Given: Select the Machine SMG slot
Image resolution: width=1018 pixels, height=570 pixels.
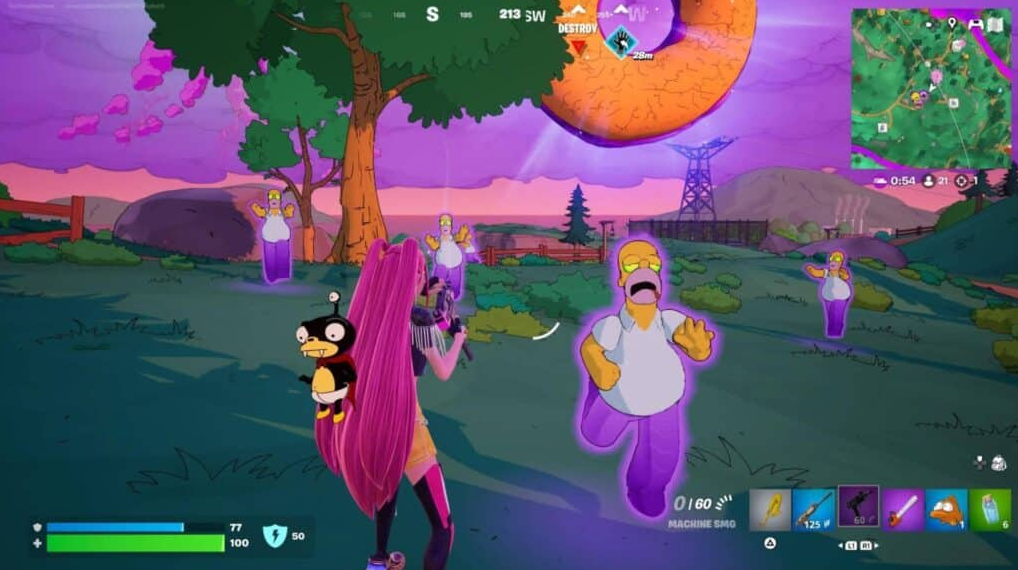Looking at the screenshot, I should click(x=858, y=509).
